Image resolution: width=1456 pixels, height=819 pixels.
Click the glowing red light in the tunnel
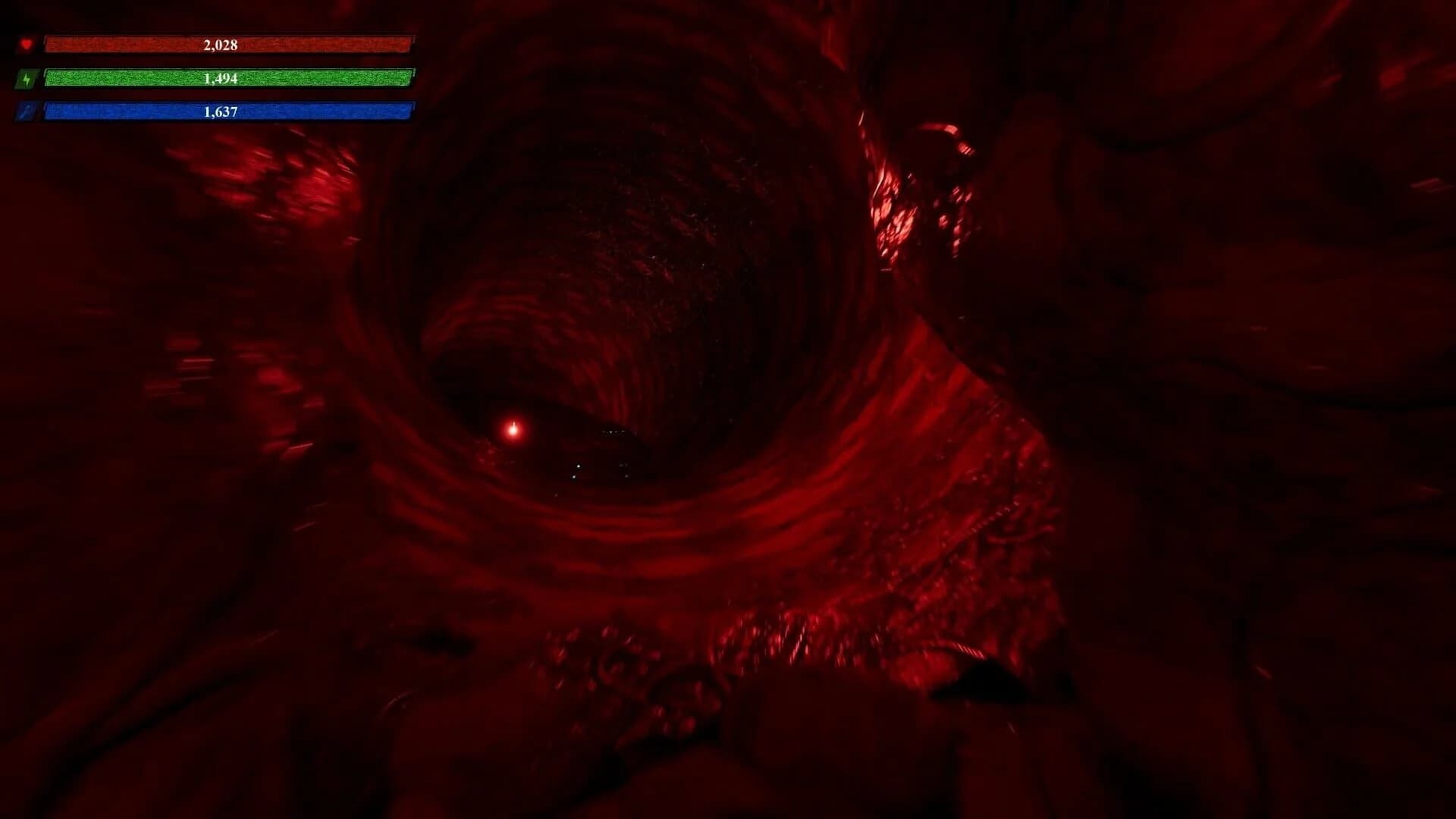click(x=513, y=429)
